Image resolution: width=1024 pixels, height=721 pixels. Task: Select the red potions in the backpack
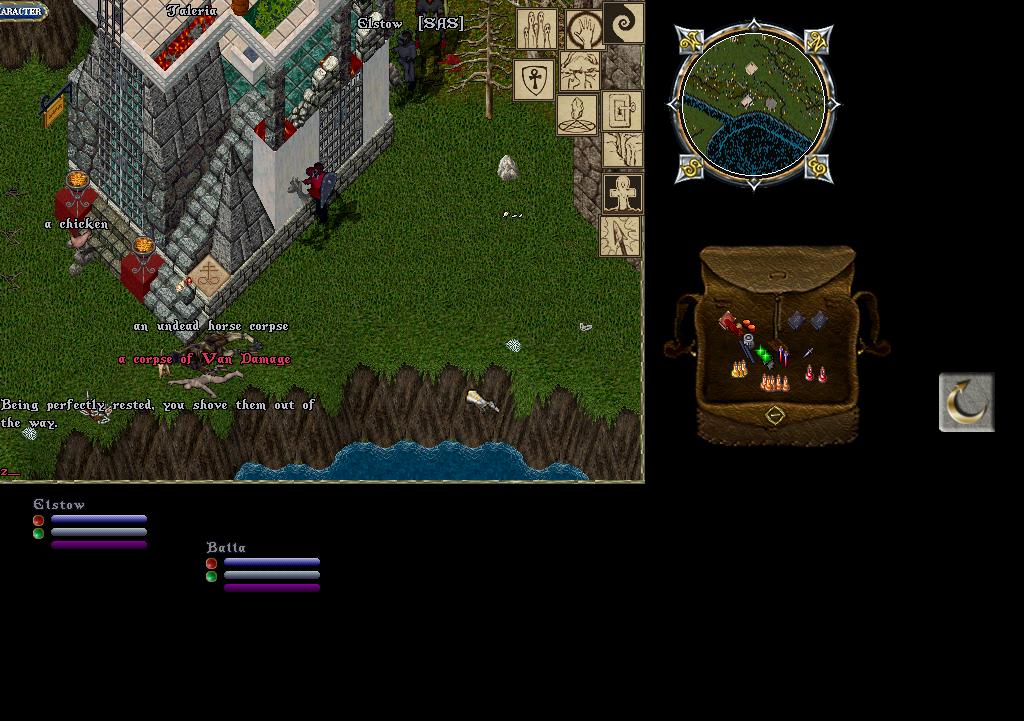[816, 374]
